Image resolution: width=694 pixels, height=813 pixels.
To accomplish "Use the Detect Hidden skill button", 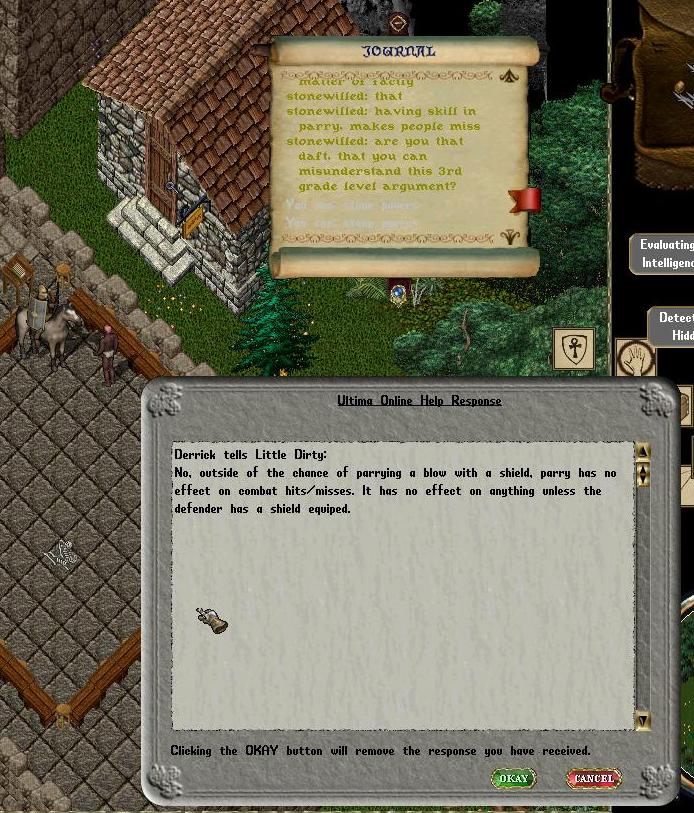I will tap(674, 327).
